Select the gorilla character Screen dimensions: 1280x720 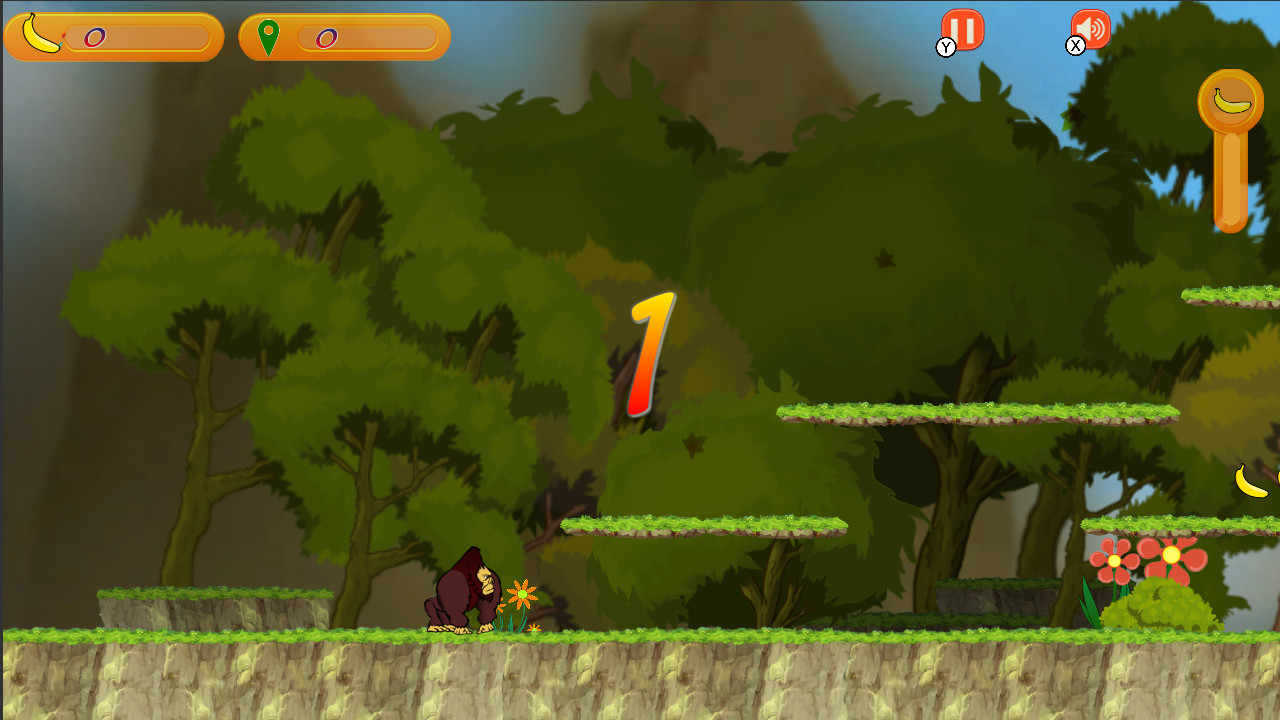tap(462, 590)
